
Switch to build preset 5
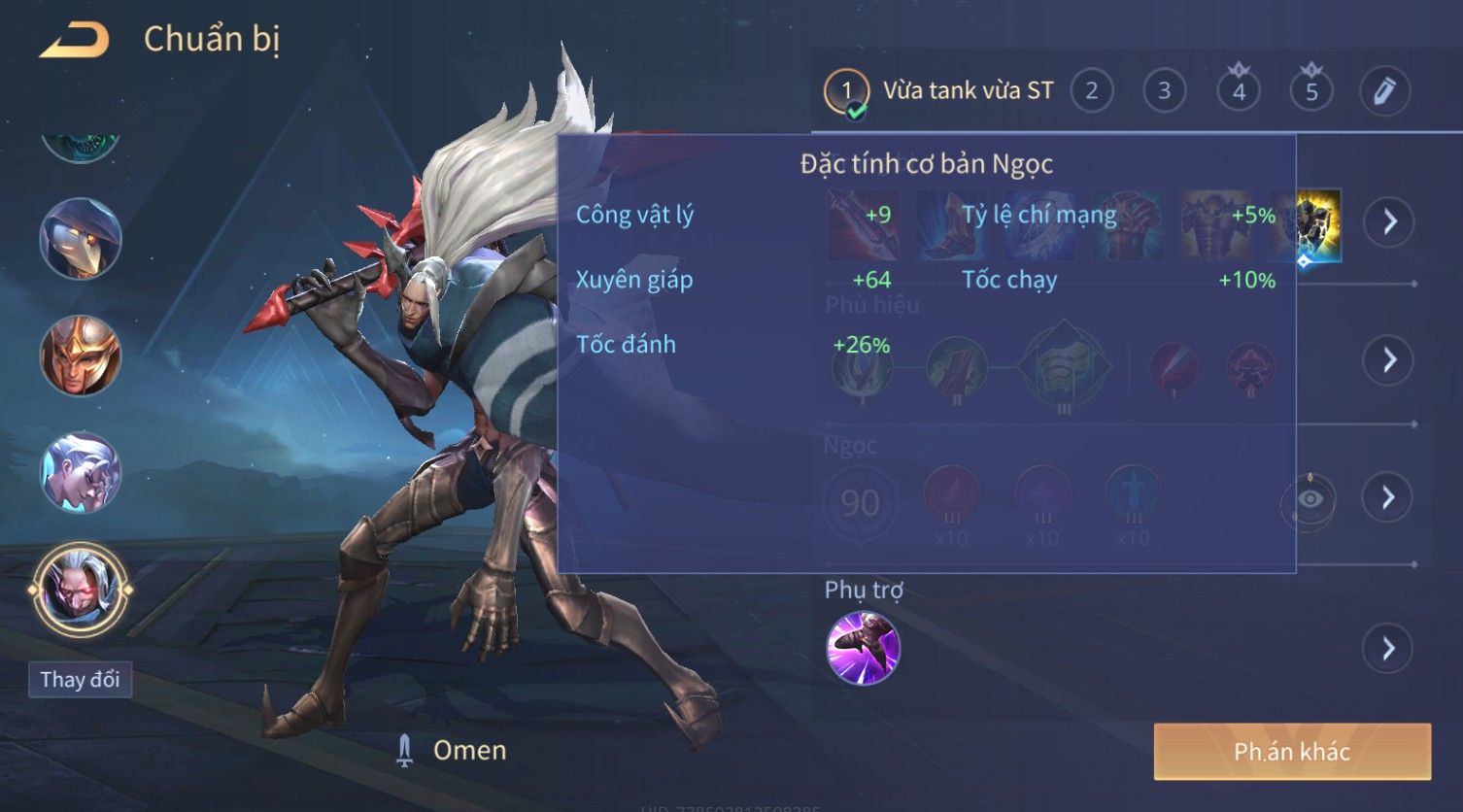[x=1311, y=91]
